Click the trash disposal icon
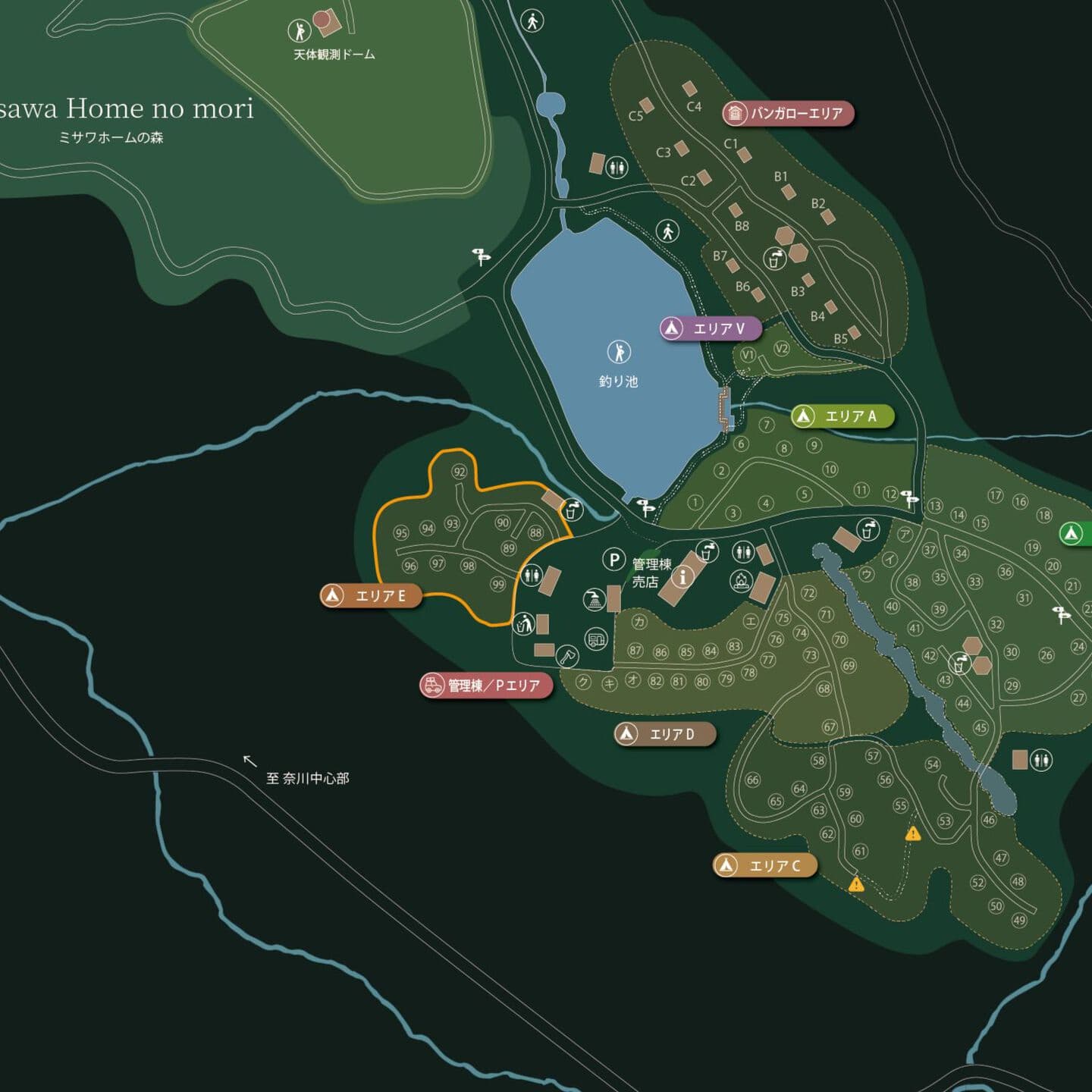1092x1092 pixels. click(523, 625)
